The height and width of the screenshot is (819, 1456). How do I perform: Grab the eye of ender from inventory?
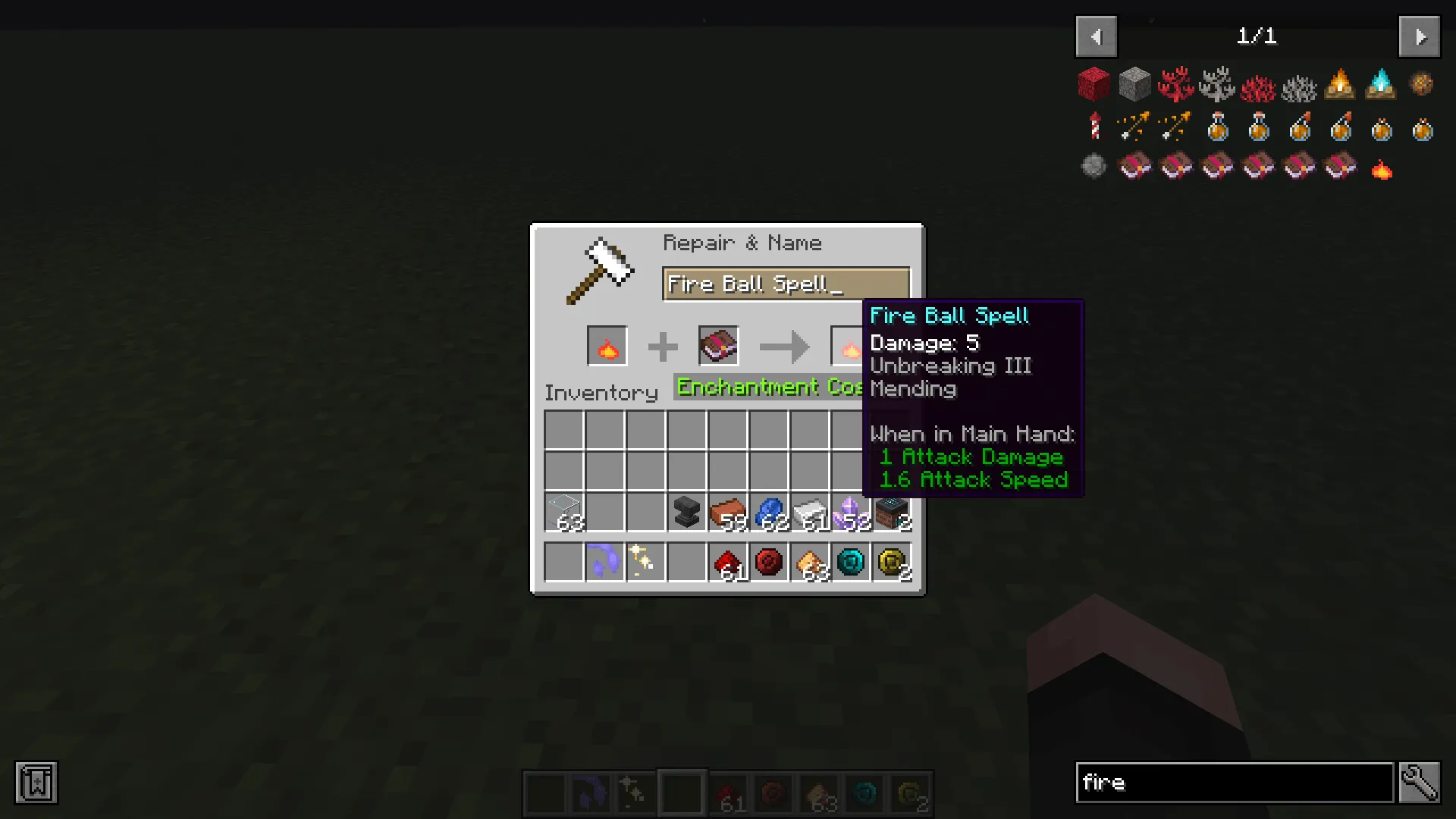coord(852,561)
